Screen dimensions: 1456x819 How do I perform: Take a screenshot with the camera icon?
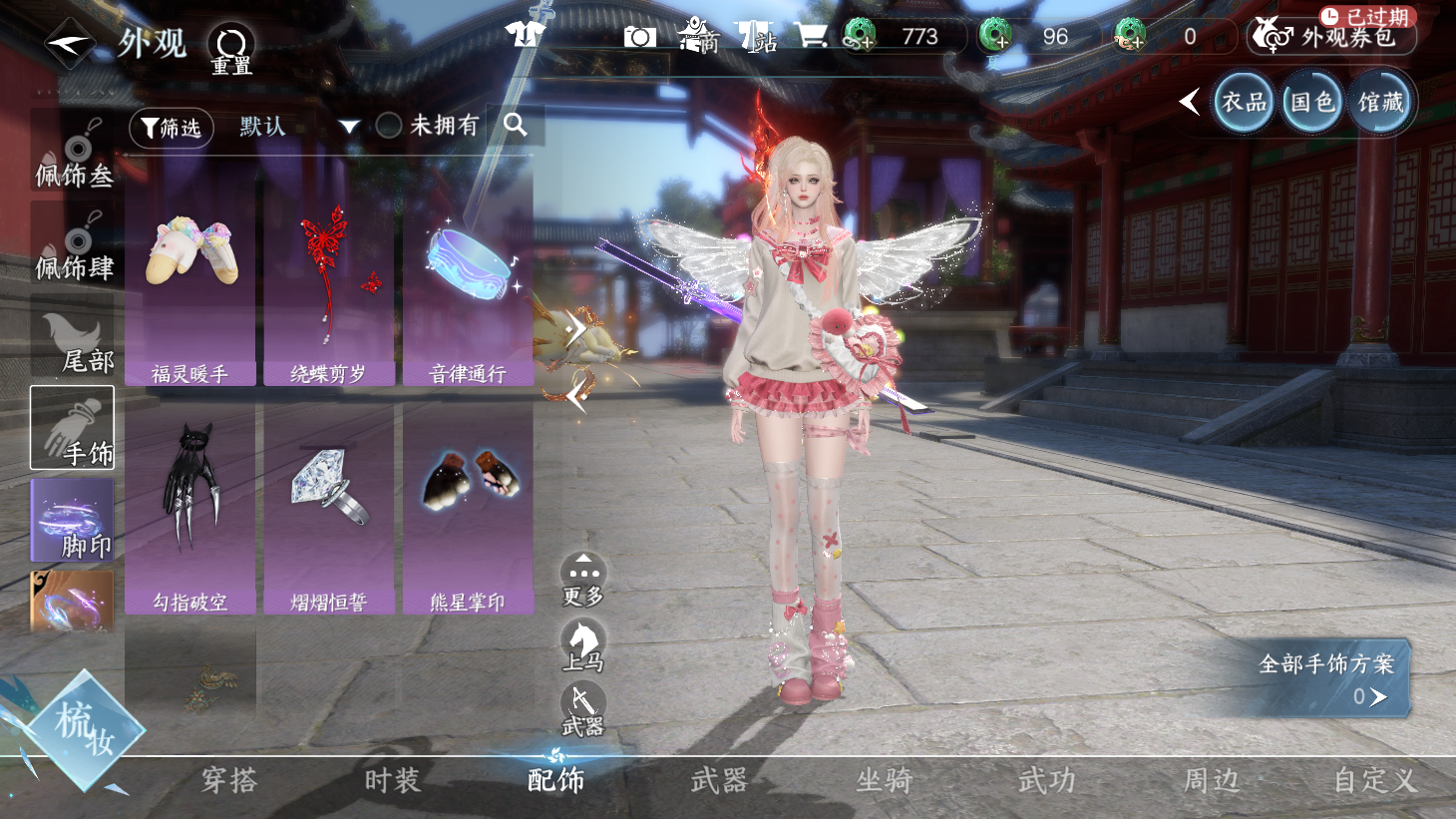pyautogui.click(x=639, y=37)
